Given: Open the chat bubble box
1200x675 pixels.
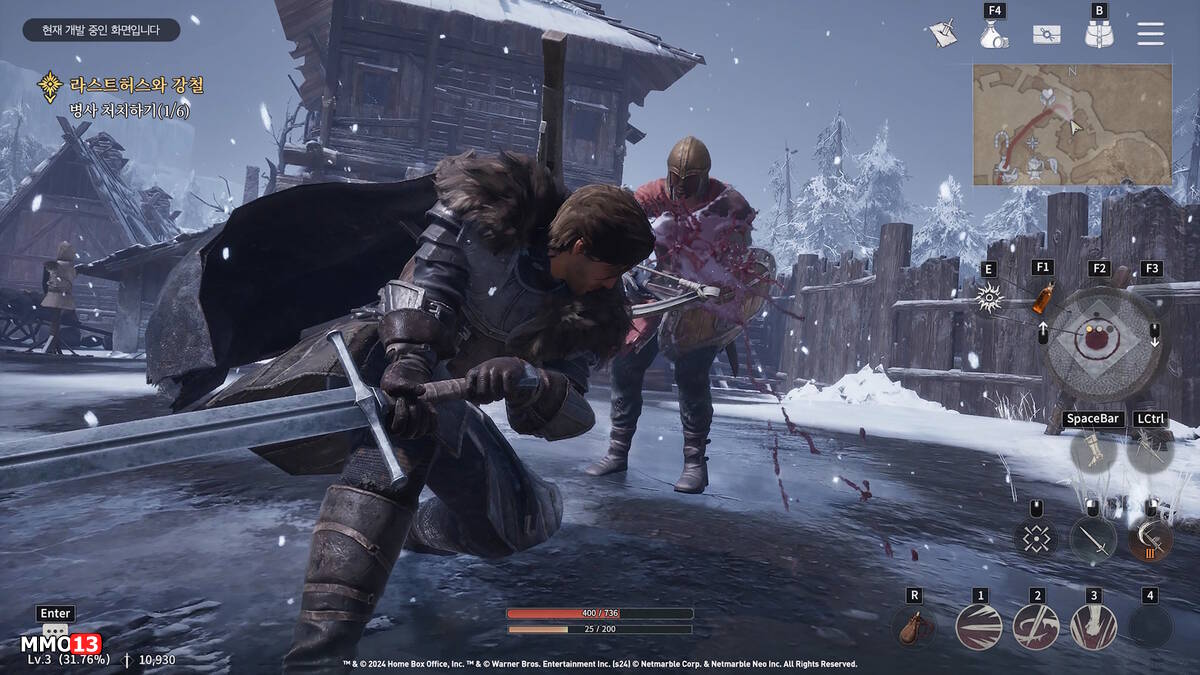Looking at the screenshot, I should tap(55, 632).
